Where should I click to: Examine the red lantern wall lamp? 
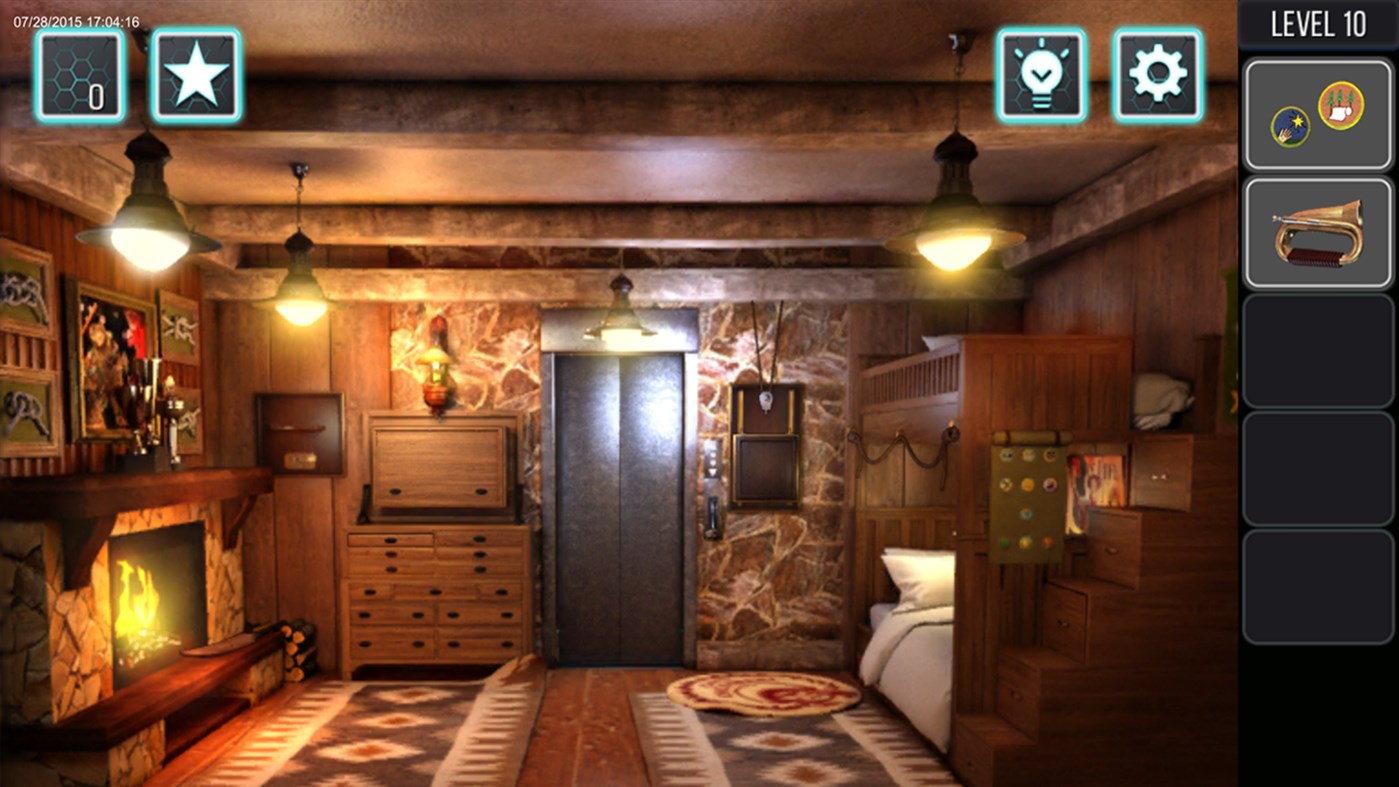[436, 375]
